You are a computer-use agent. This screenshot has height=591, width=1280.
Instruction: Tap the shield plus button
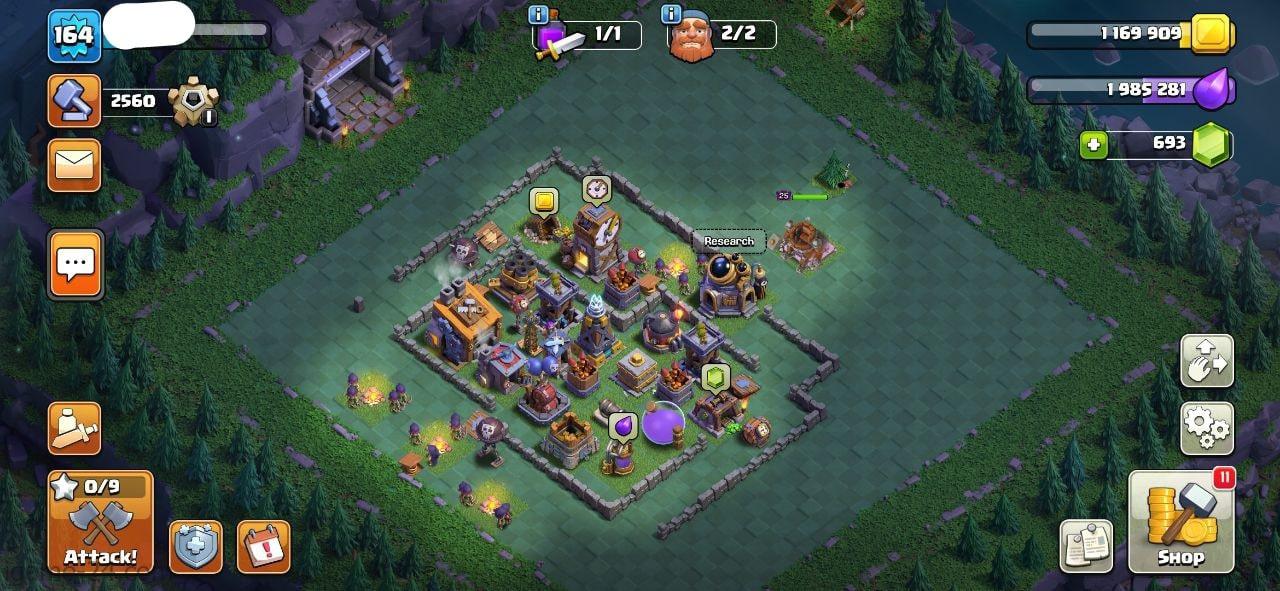coord(196,546)
